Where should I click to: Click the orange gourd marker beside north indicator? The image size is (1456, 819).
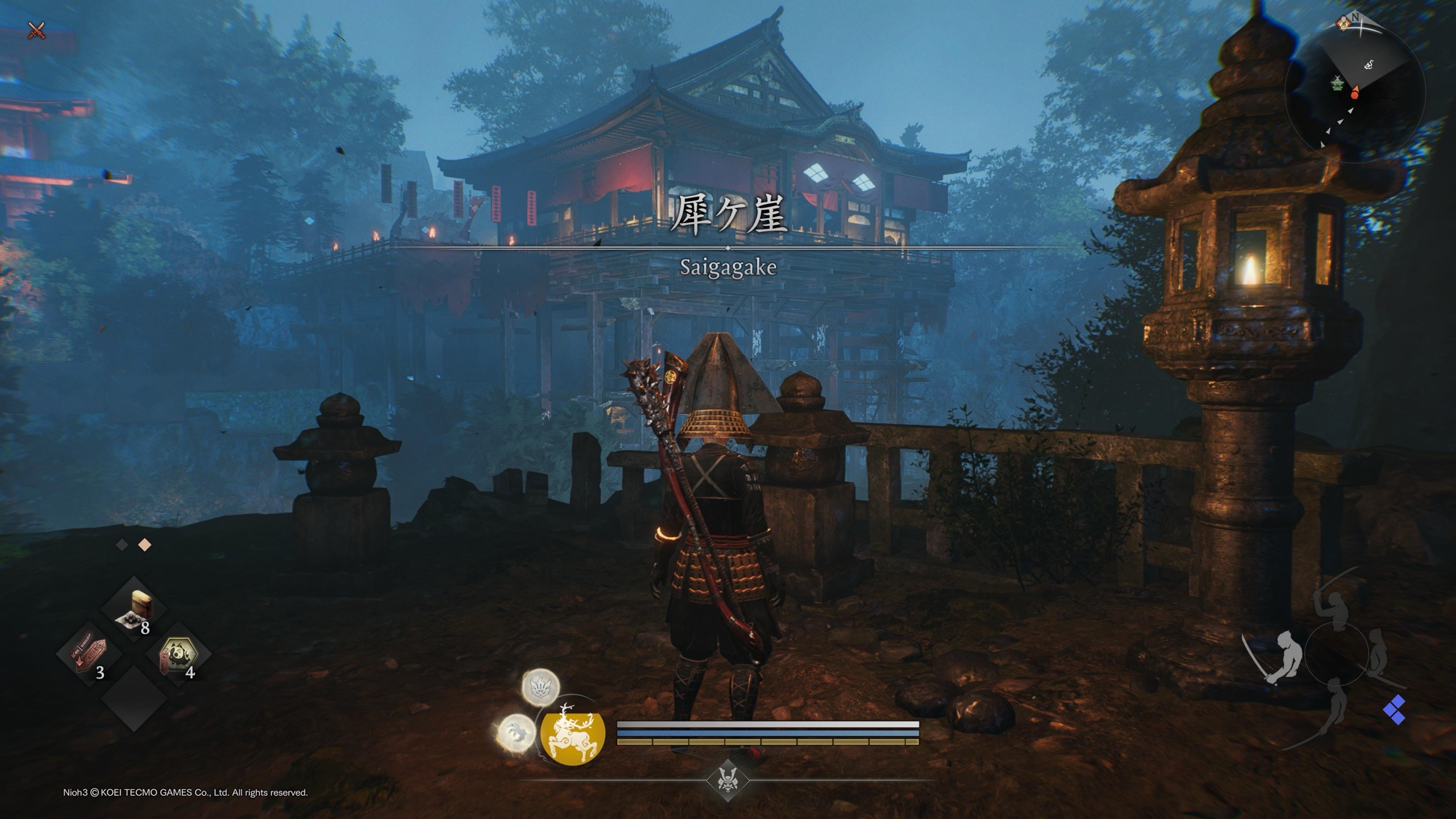pyautogui.click(x=1344, y=23)
